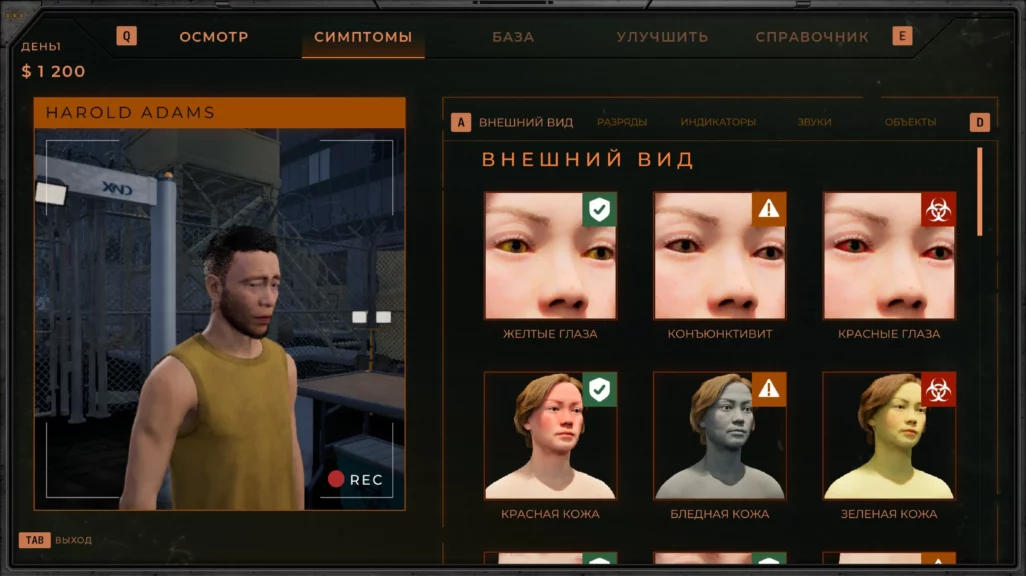
Task: Open the БАЗА tab
Action: click(513, 37)
